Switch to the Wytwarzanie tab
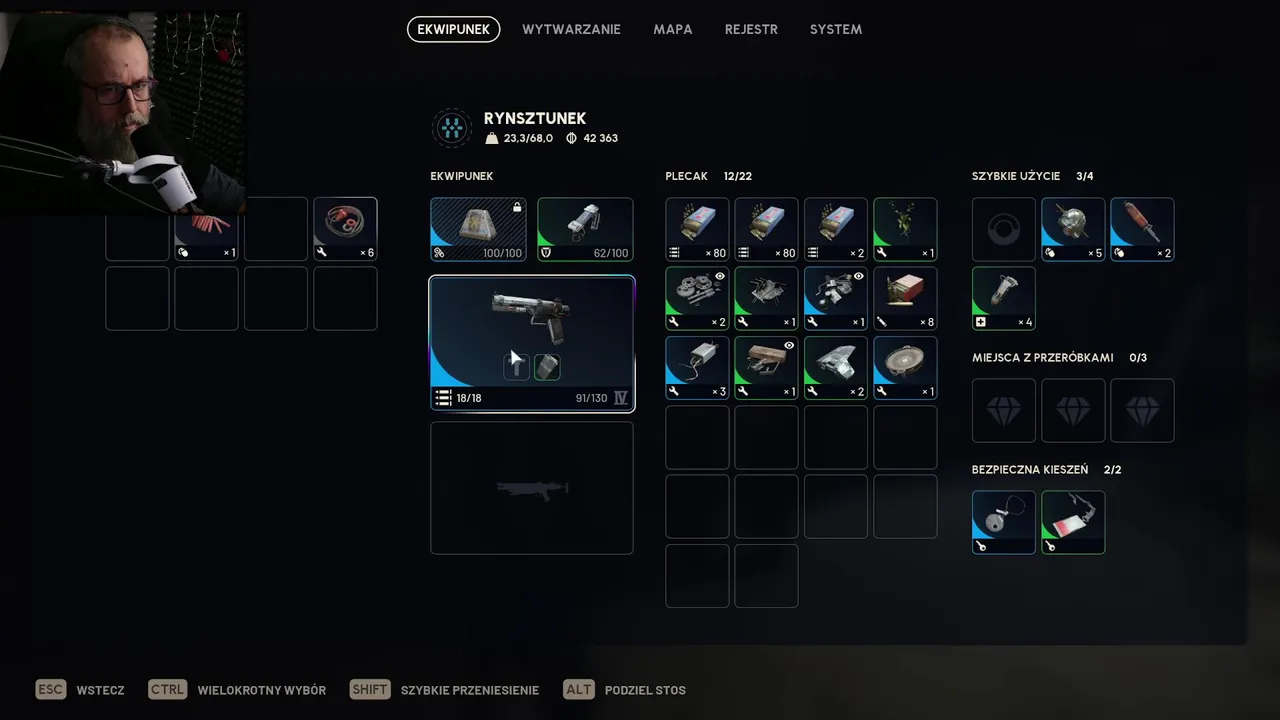This screenshot has height=720, width=1280. point(571,29)
